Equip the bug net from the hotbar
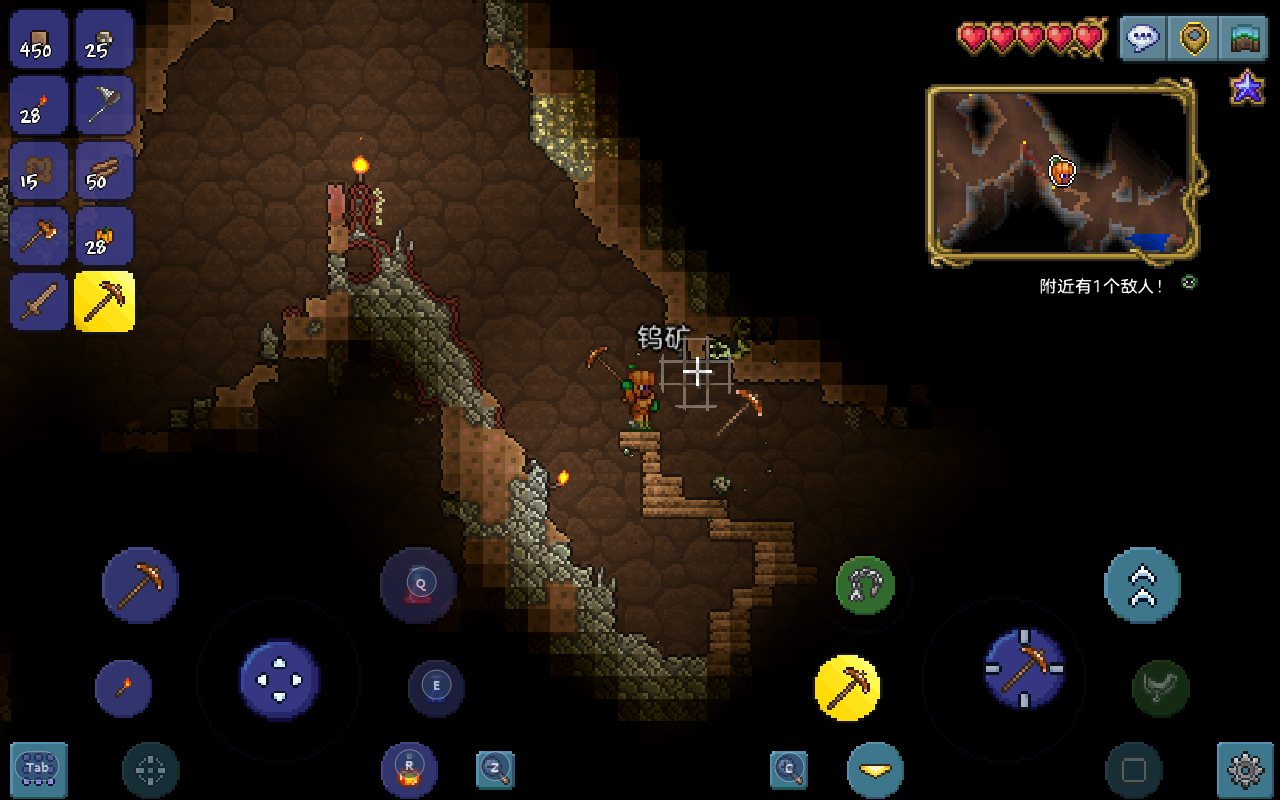This screenshot has width=1280, height=800. (104, 105)
